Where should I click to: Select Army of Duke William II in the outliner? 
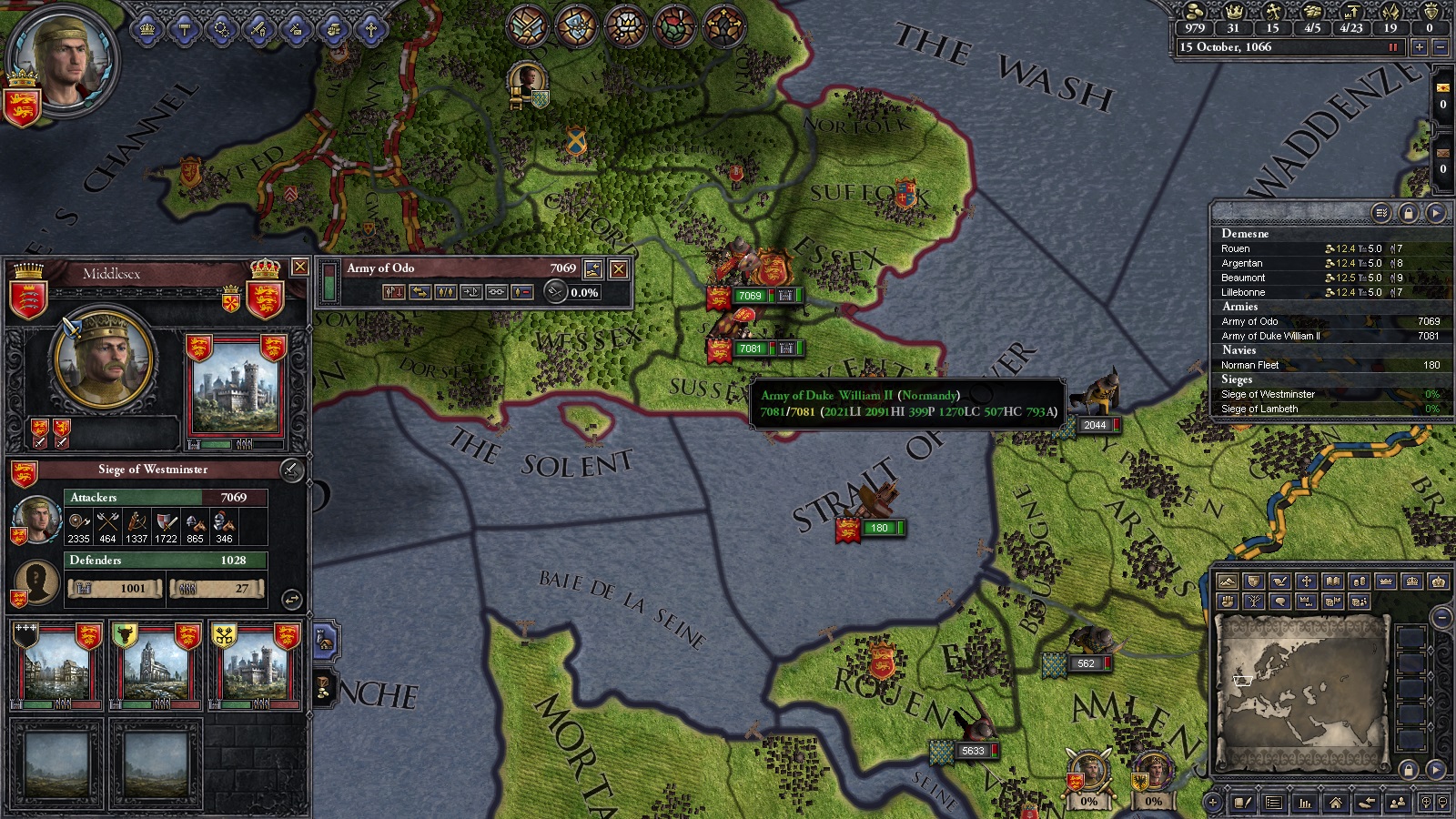tap(1274, 336)
